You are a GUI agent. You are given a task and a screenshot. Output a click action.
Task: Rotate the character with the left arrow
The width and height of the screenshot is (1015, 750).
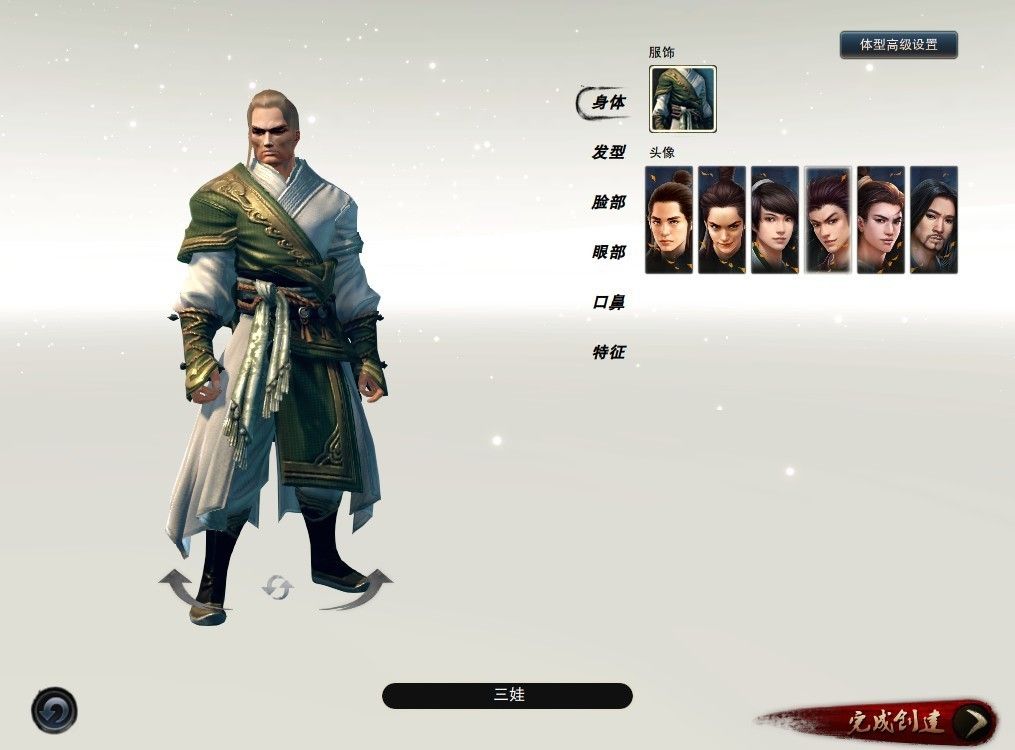coord(182,586)
